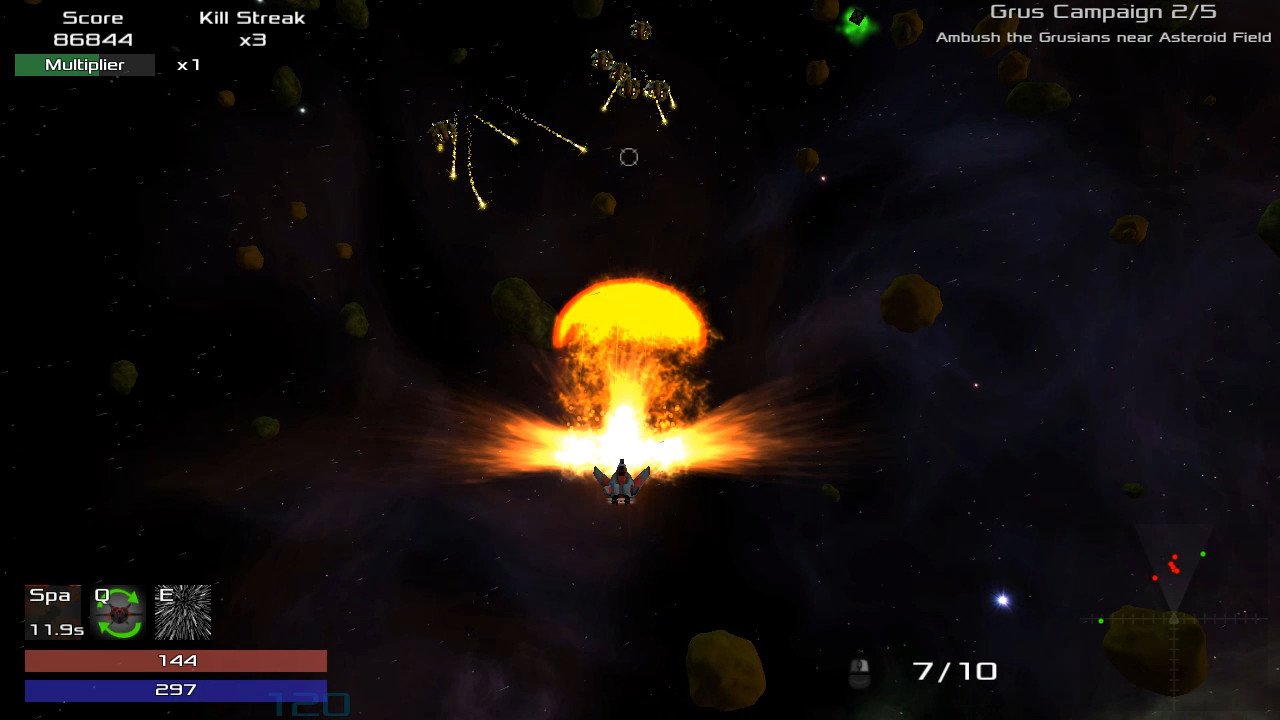1280x720 pixels.
Task: Use the E hyperspace jump ability
Action: [181, 613]
